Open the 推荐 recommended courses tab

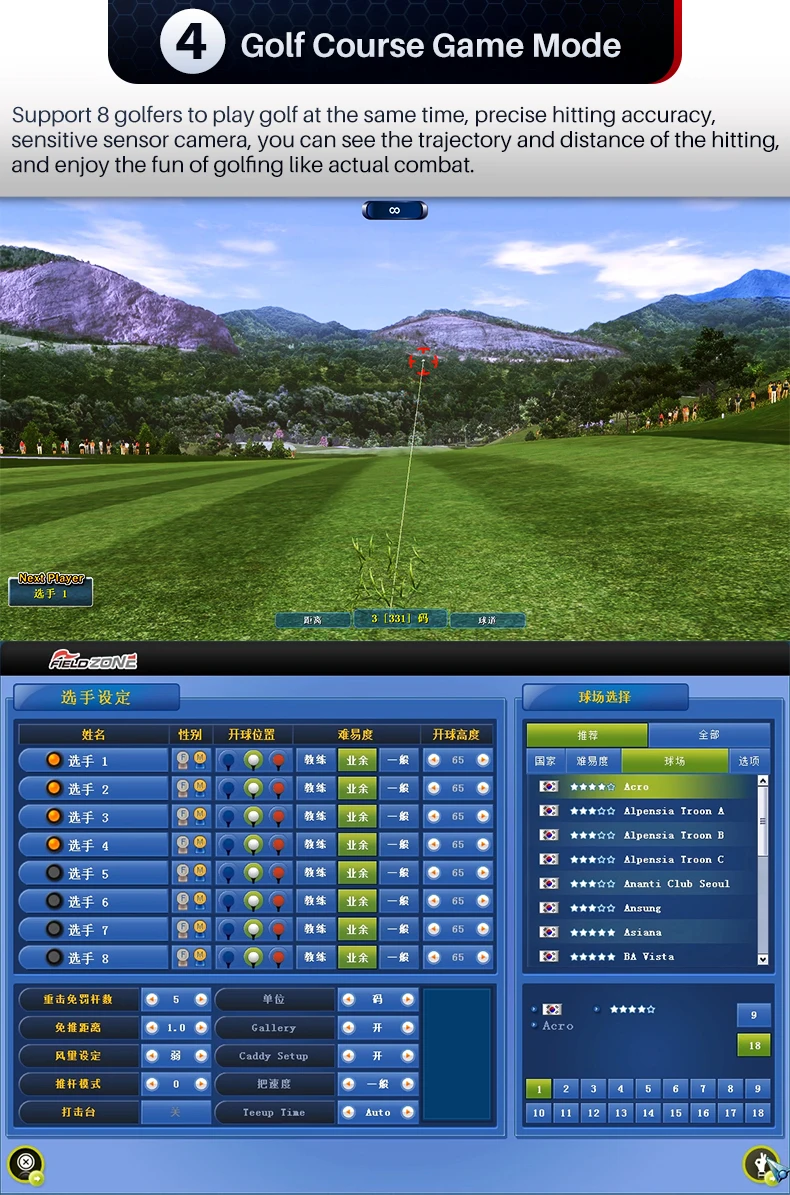point(587,735)
